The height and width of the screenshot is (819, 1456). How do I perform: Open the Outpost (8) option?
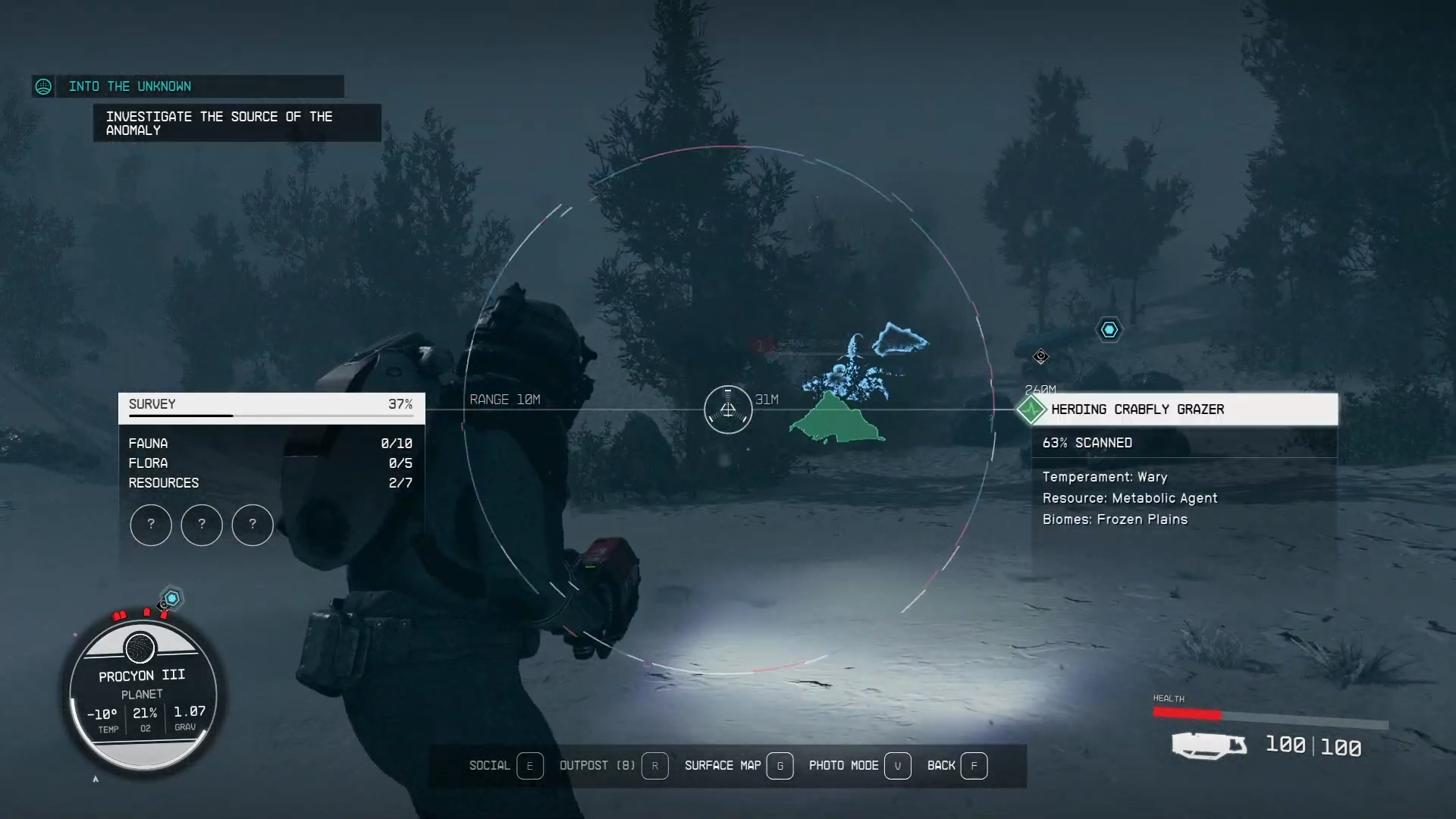tap(613, 766)
